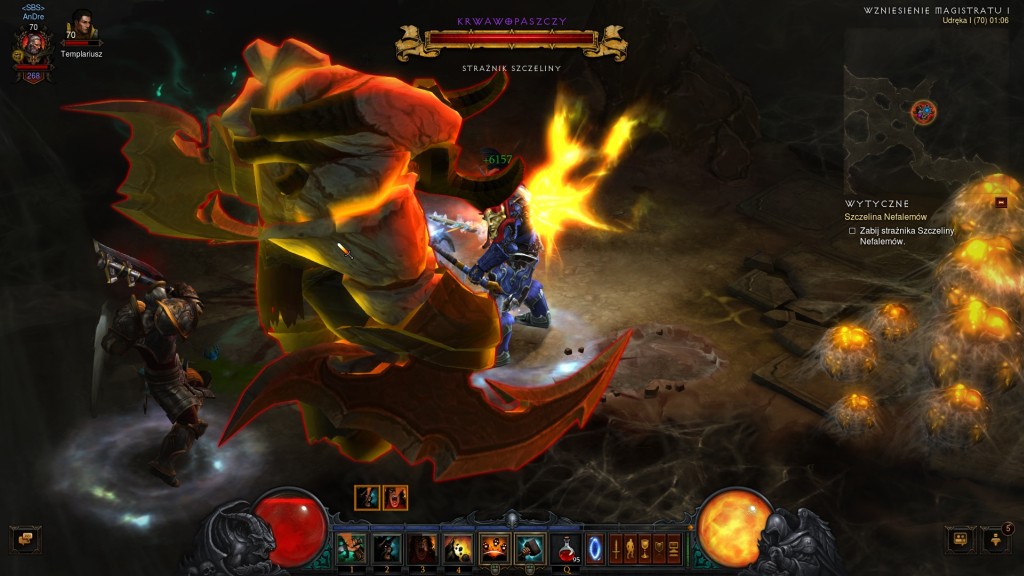1024x576 pixels.
Task: Activate skill in hotbar slot 1
Action: 351,547
